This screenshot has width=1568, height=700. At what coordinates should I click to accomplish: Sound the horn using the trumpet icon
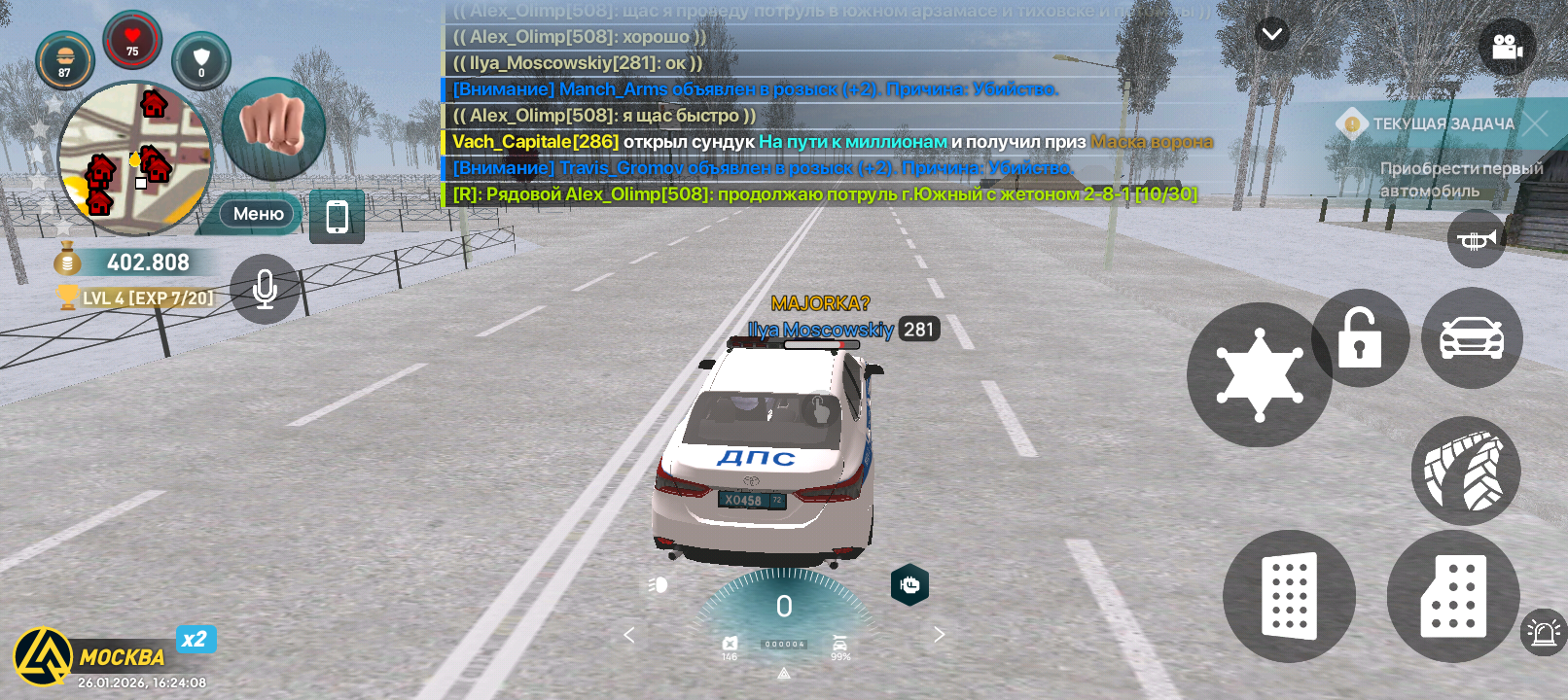[x=1477, y=239]
